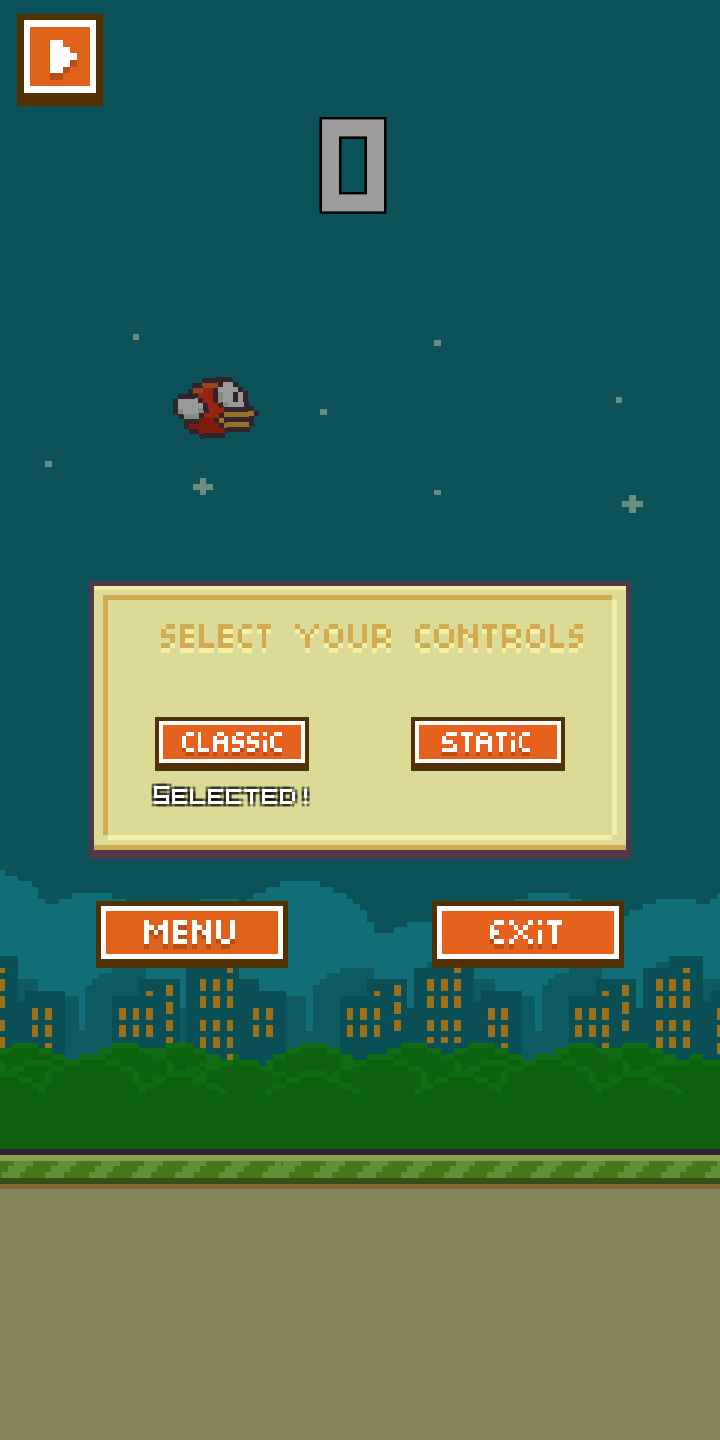The width and height of the screenshot is (720, 1440).
Task: Select the Static controls option
Action: click(x=488, y=742)
